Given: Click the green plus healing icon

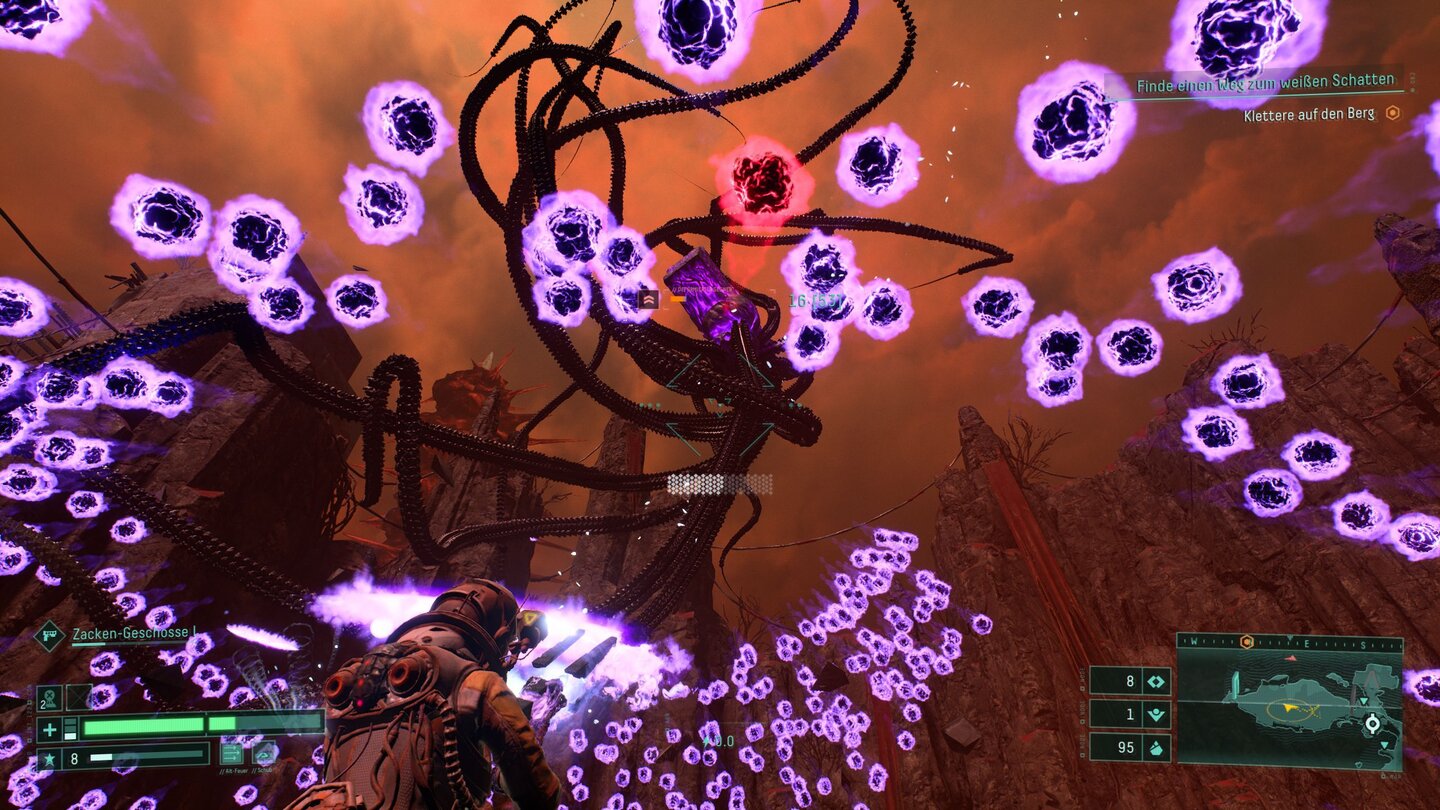Looking at the screenshot, I should [x=49, y=729].
